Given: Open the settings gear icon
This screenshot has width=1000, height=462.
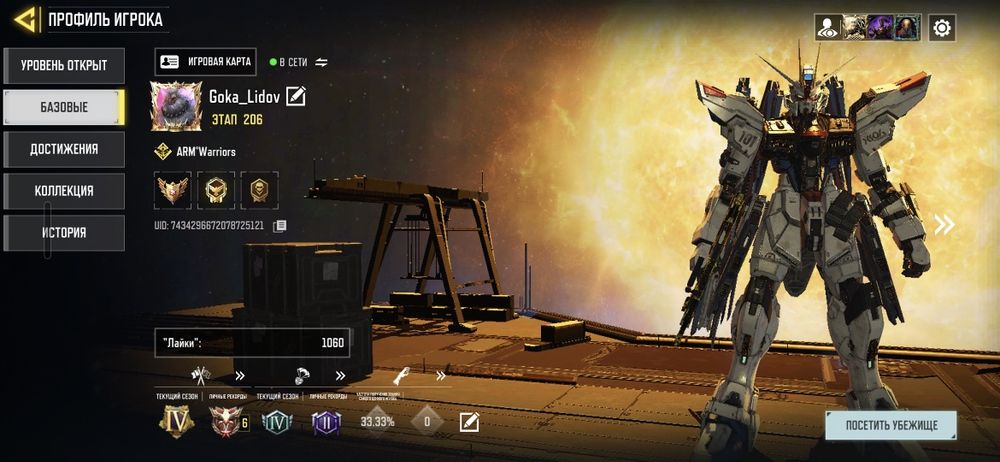Looking at the screenshot, I should click(941, 27).
